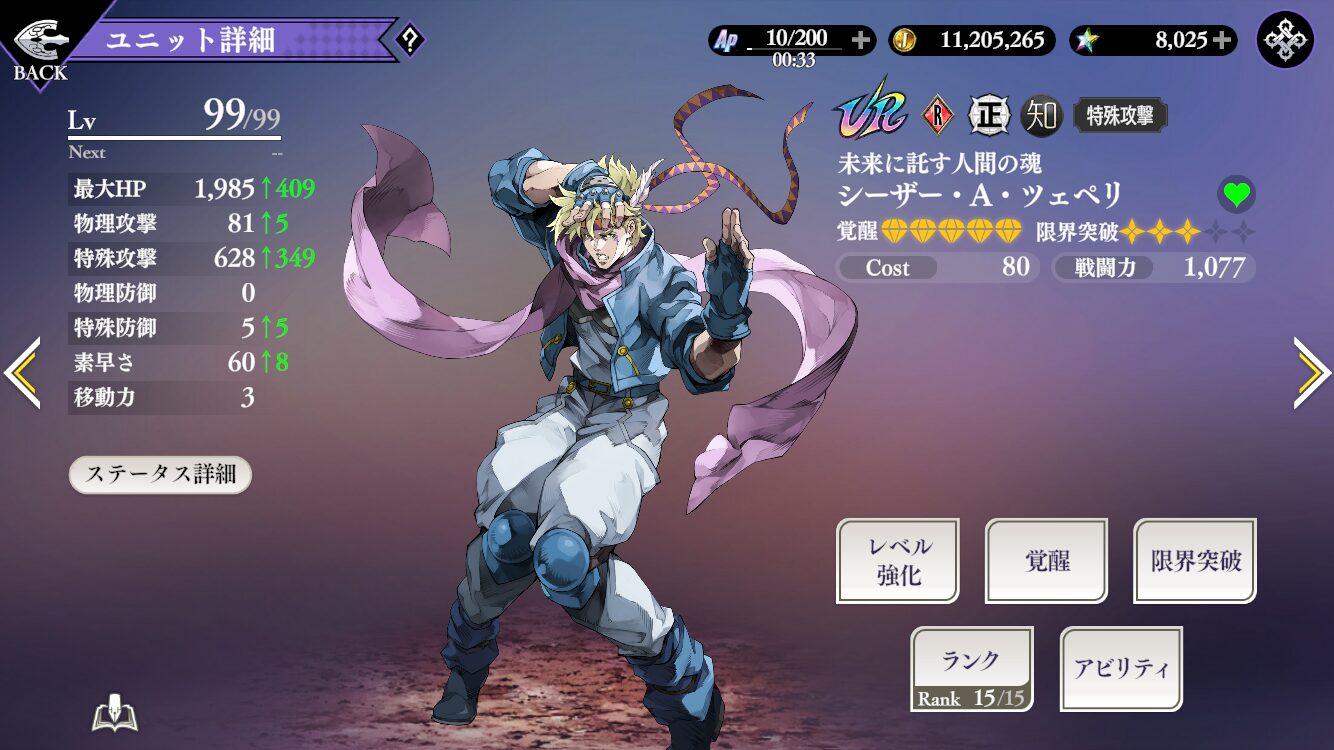The height and width of the screenshot is (750, 1334).
Task: Show previous unit with left arrow
Action: [x=22, y=373]
